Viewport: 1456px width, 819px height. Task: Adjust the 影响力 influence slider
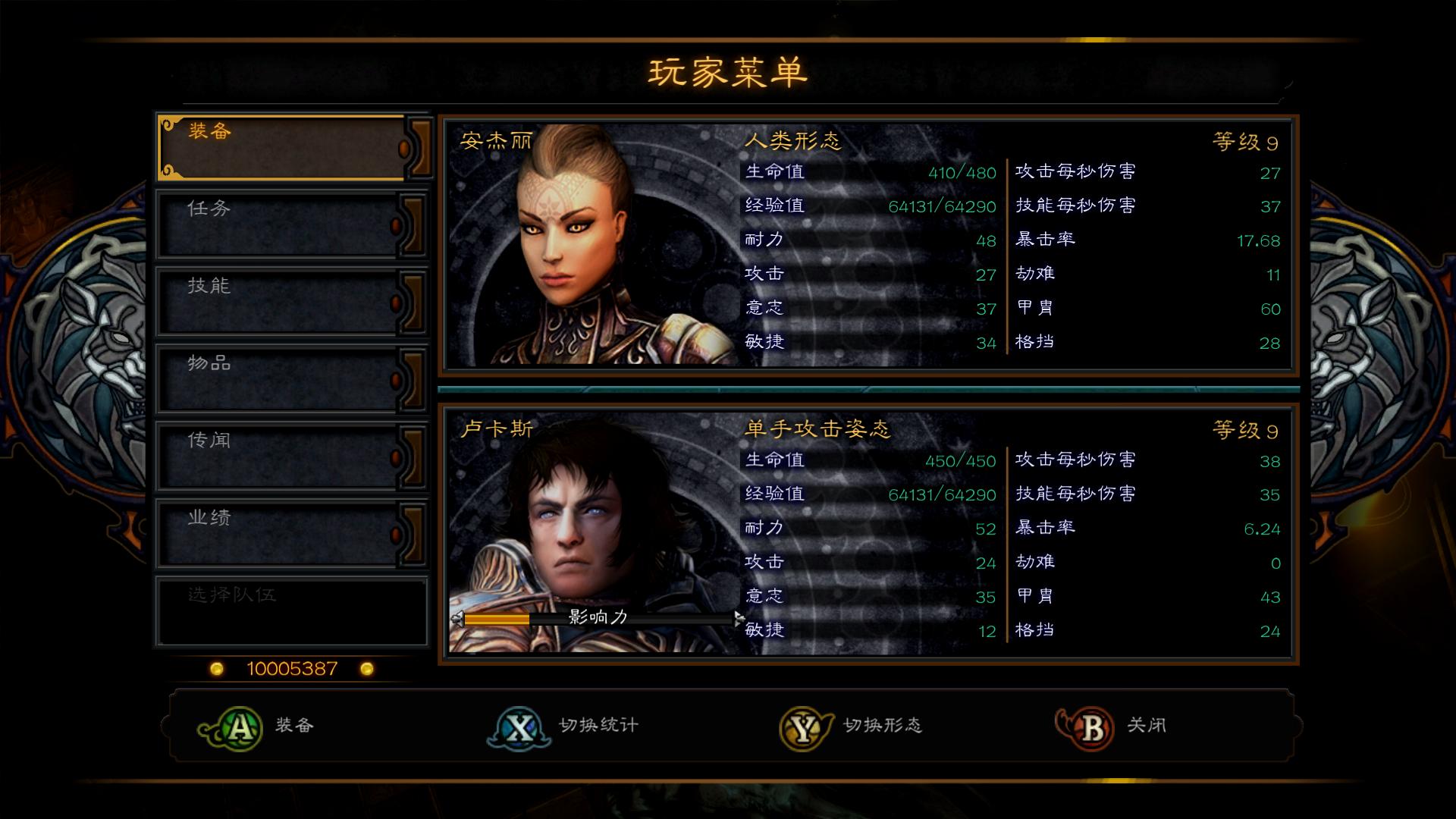pos(599,620)
